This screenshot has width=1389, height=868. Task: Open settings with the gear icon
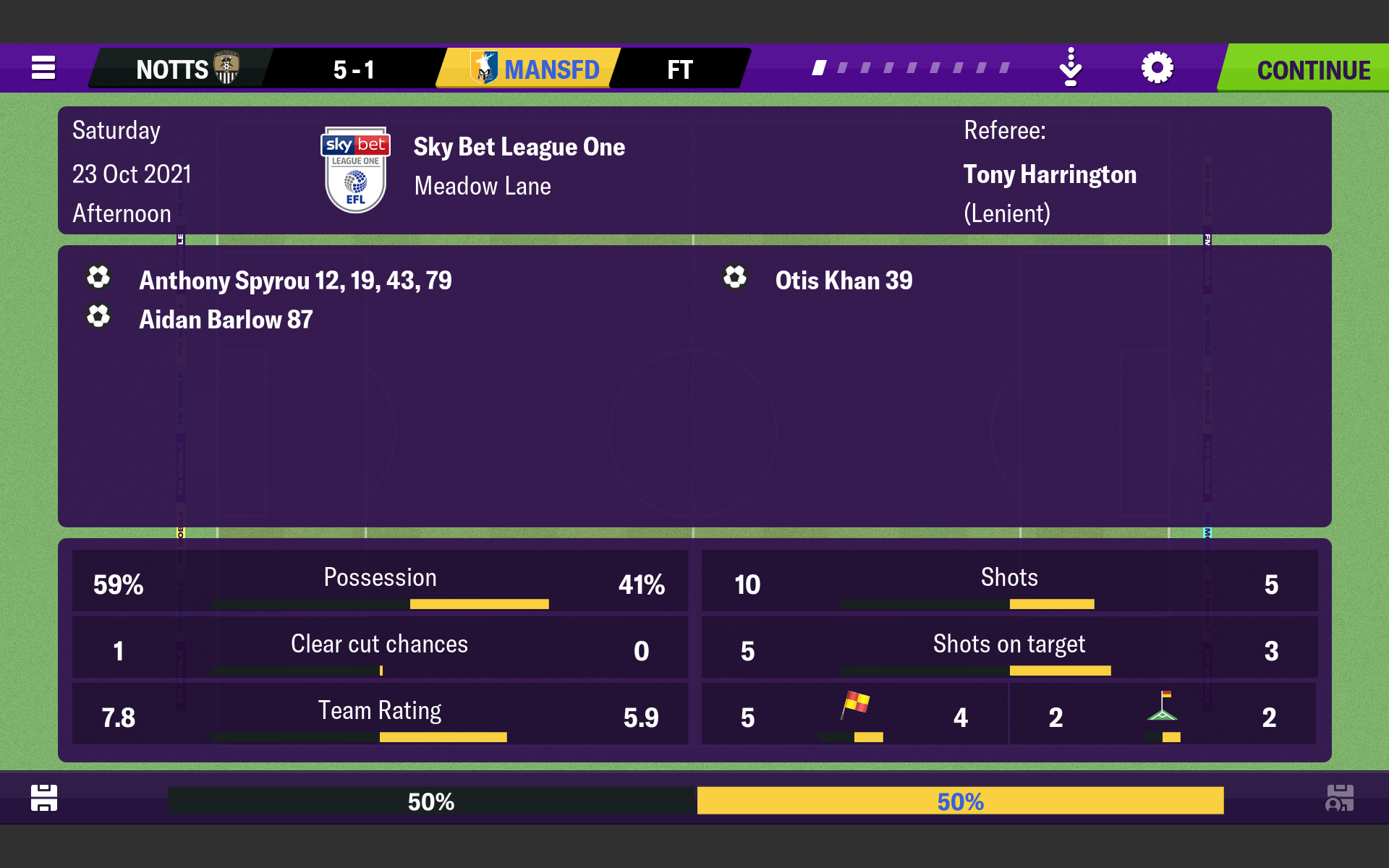pos(1157,68)
